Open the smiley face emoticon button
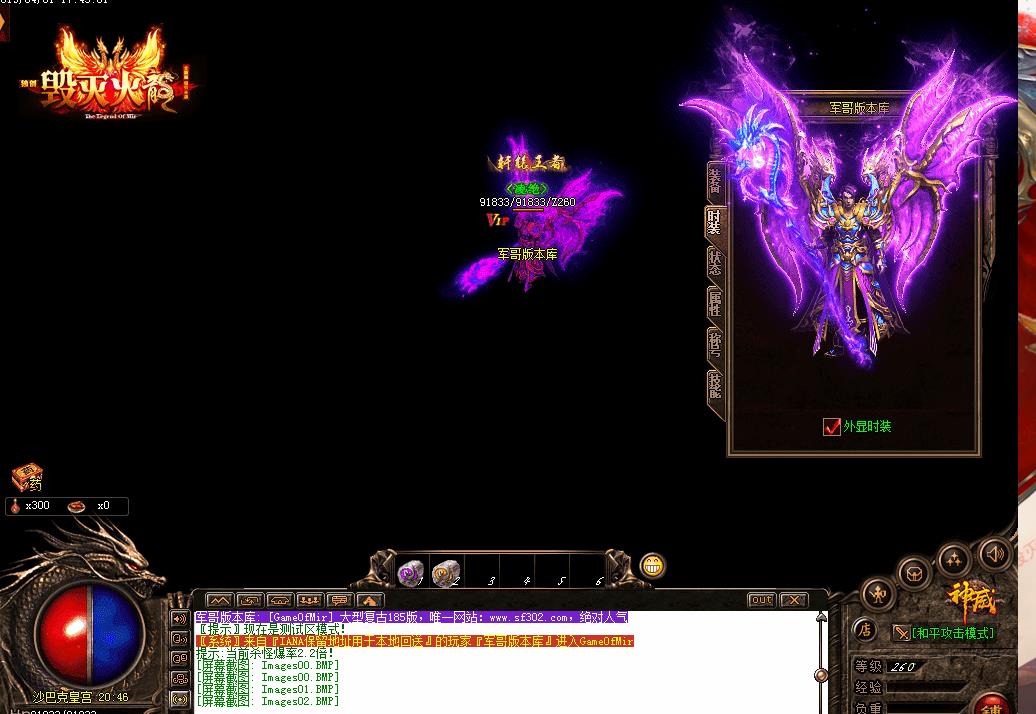 tap(653, 566)
